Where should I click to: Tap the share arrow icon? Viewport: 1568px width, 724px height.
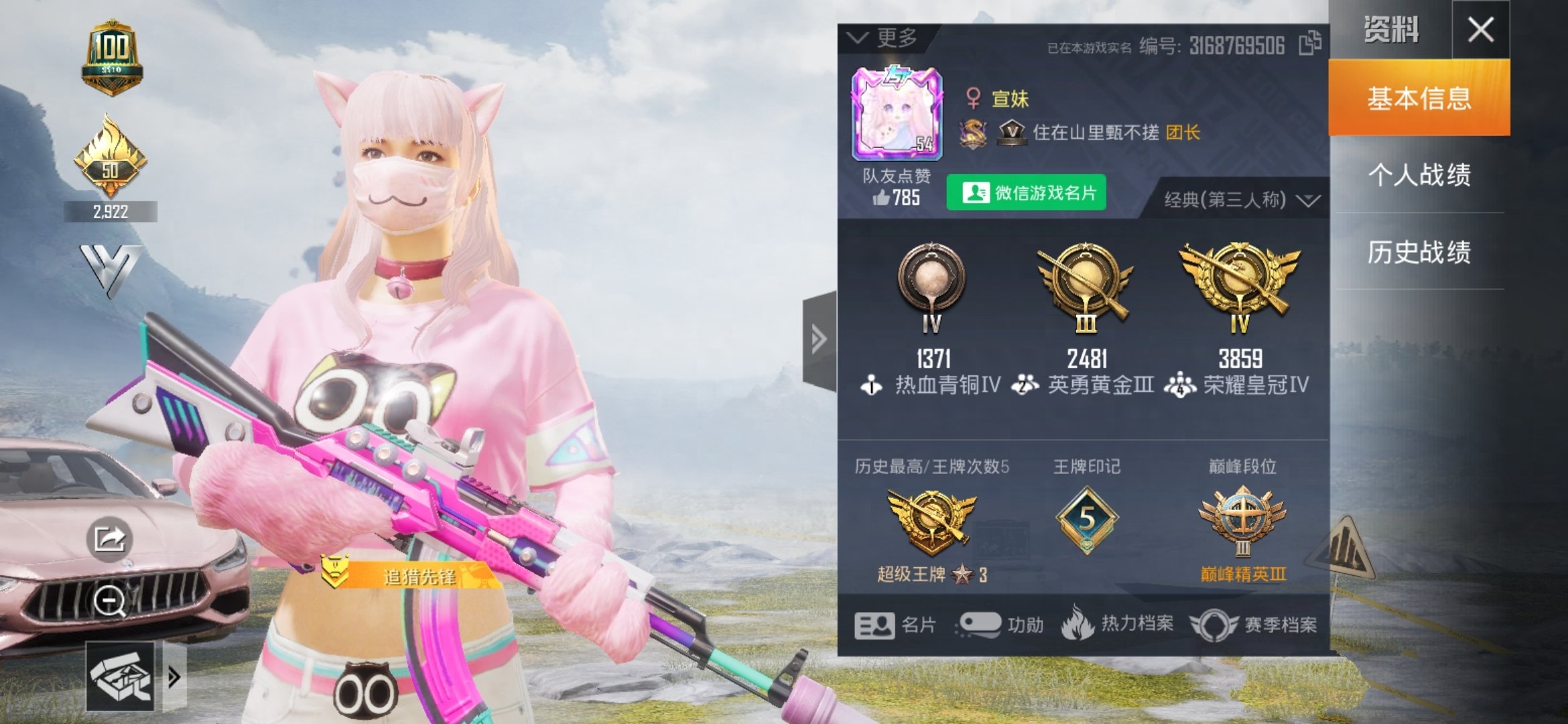coord(109,538)
